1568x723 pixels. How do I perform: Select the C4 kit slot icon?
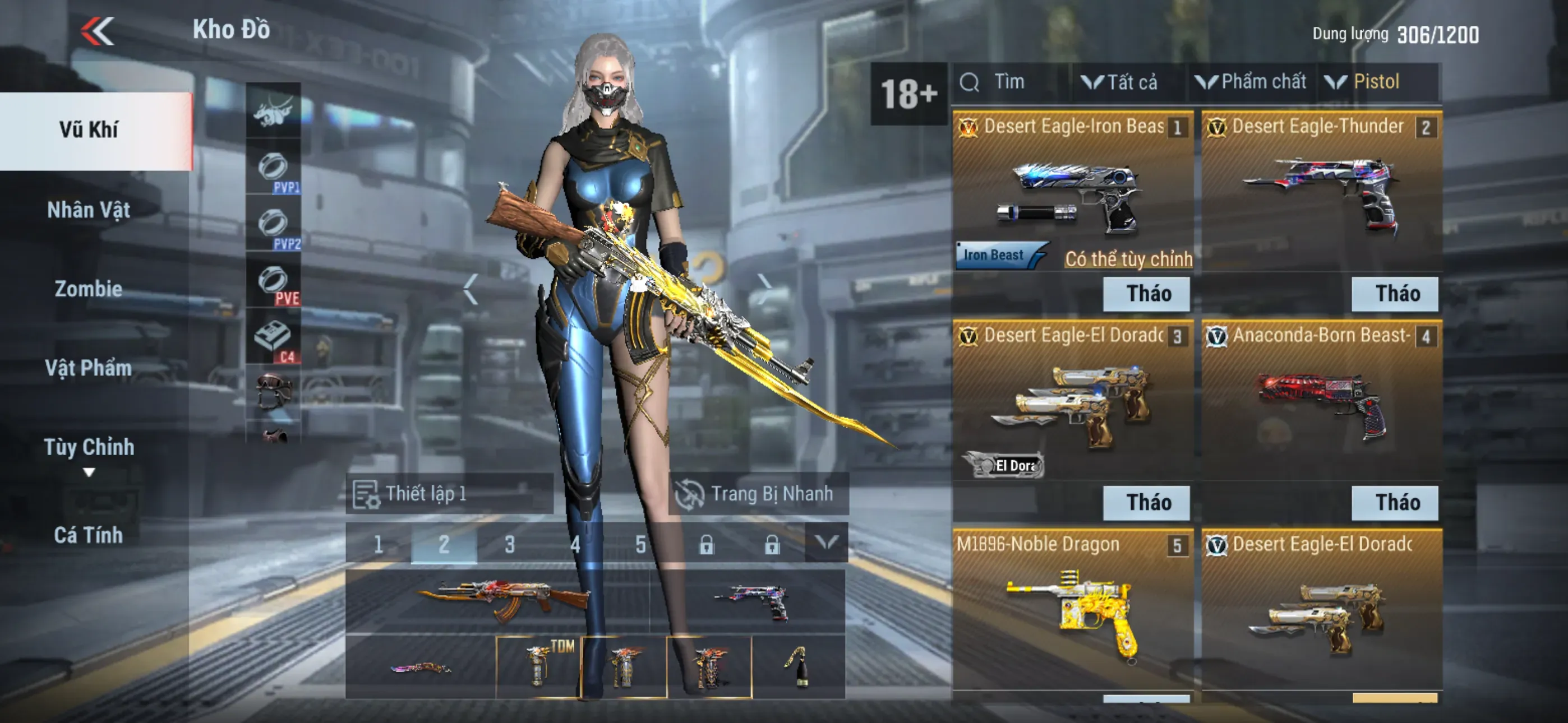coord(273,339)
